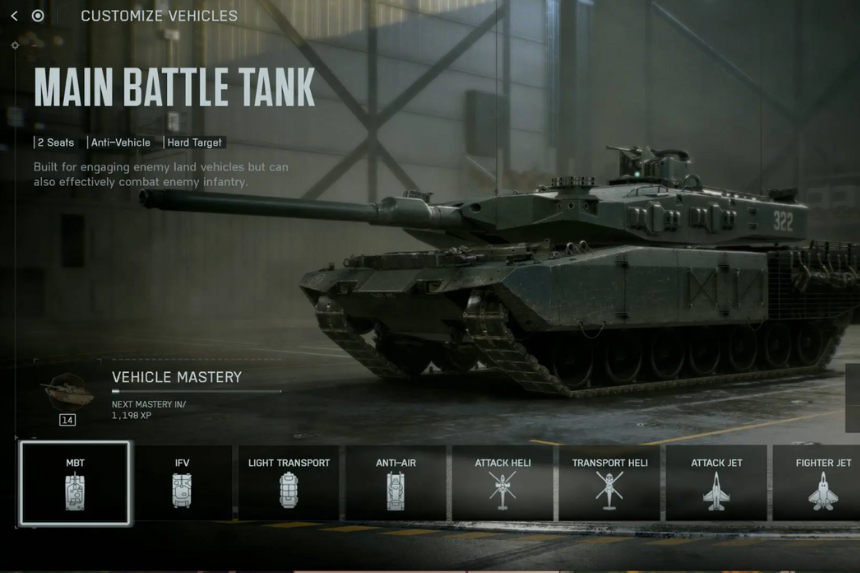Select the MBT vehicle tile
Viewport: 860px width, 573px height.
coord(75,483)
